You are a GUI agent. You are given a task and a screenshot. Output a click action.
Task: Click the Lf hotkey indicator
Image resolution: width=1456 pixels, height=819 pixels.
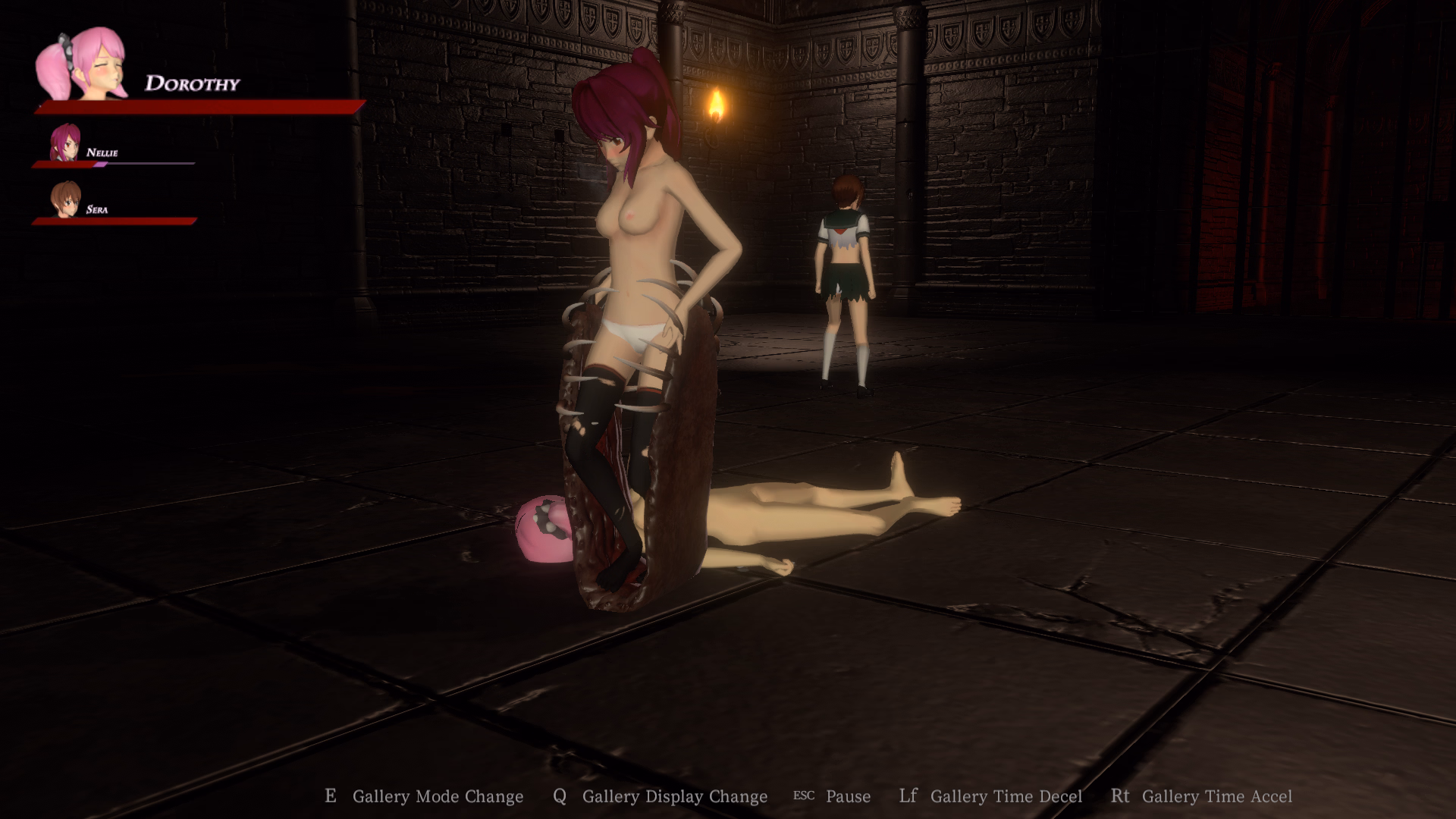(908, 795)
